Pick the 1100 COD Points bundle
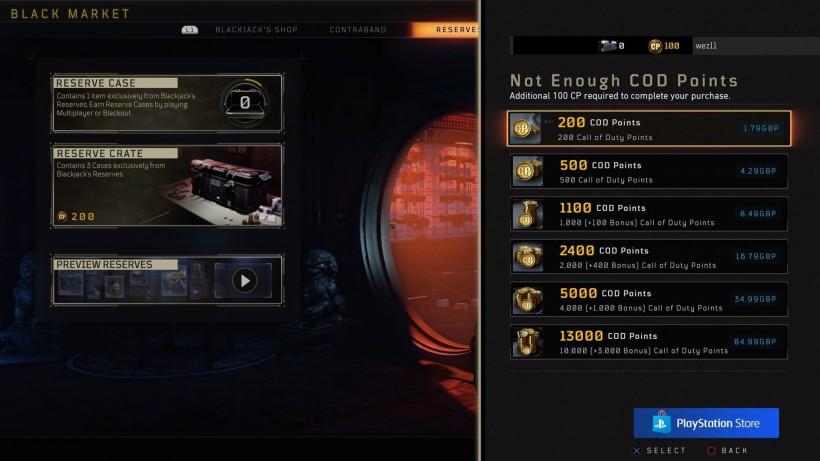The width and height of the screenshot is (820, 461). (649, 214)
